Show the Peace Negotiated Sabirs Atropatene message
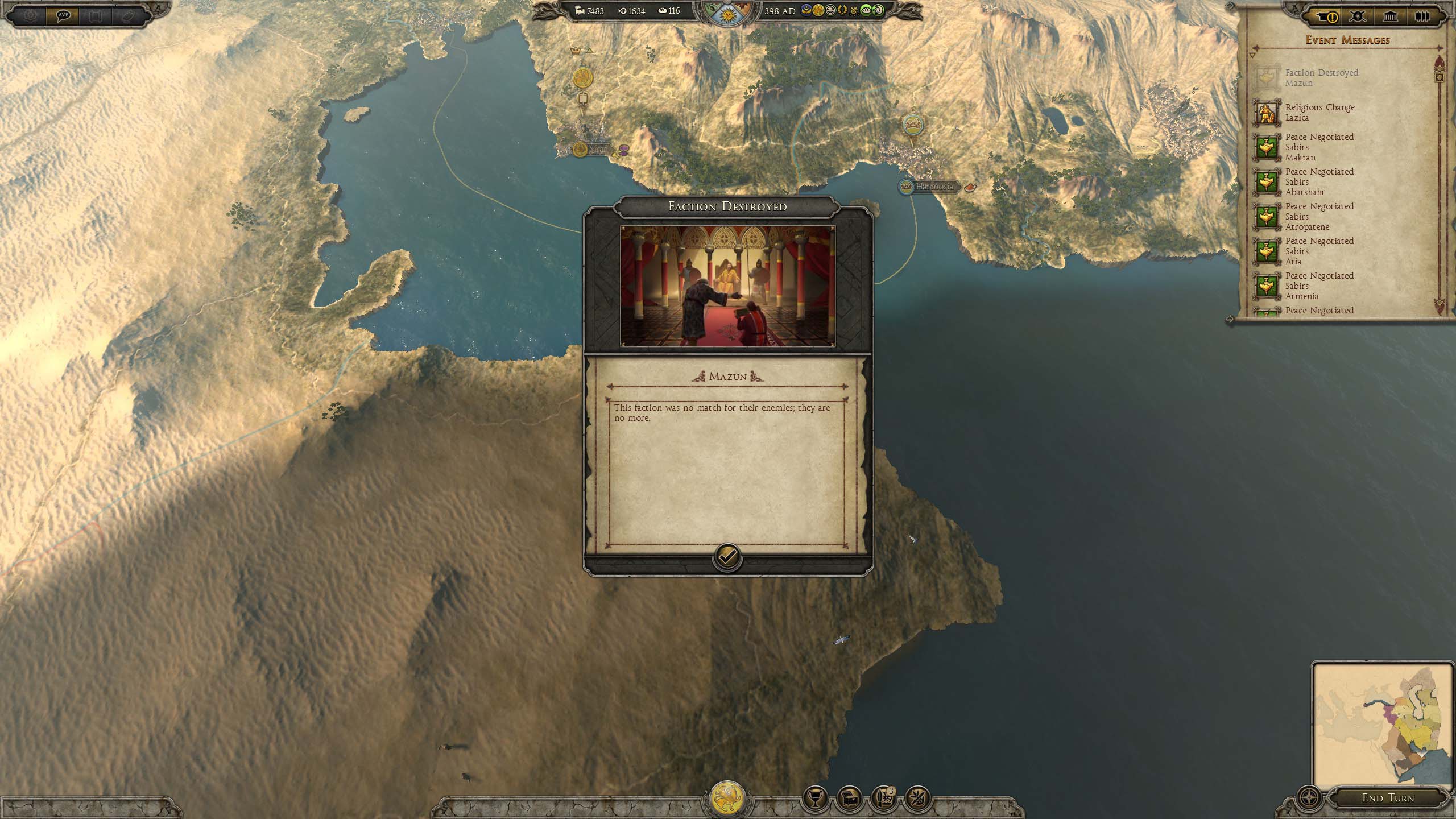This screenshot has width=1456, height=819. tap(1319, 217)
